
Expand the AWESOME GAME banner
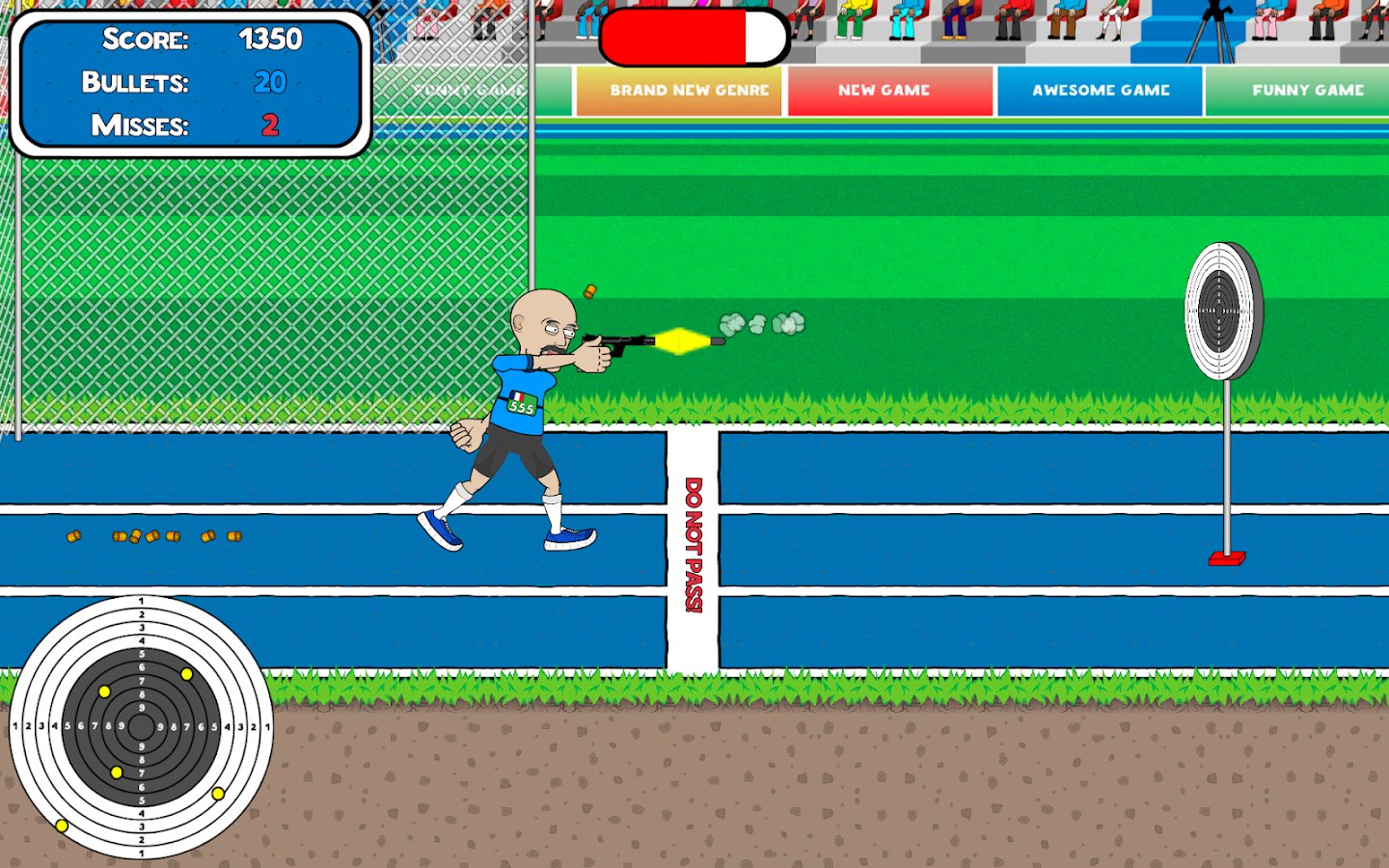point(1100,90)
